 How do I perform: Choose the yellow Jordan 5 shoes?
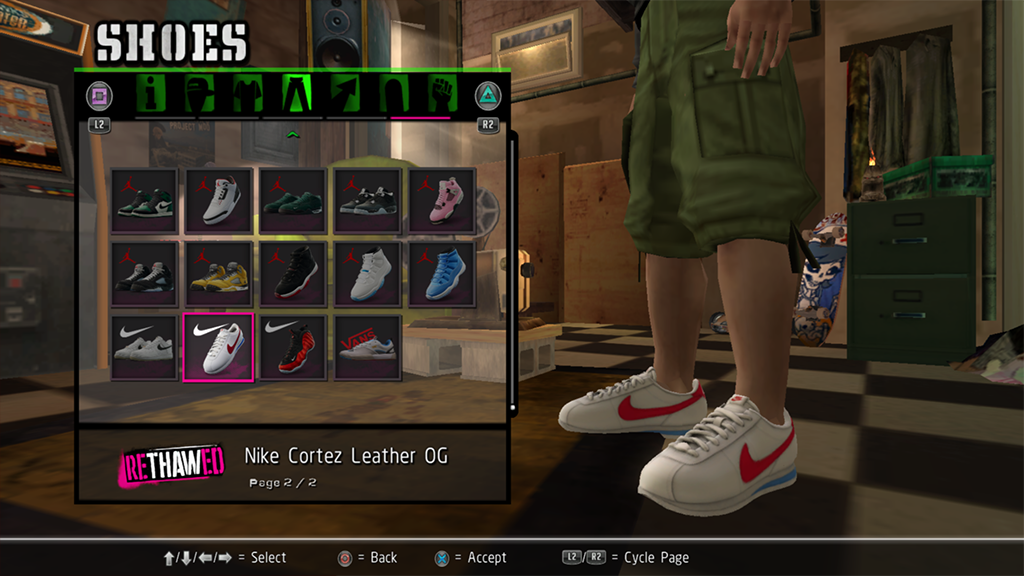(x=219, y=274)
